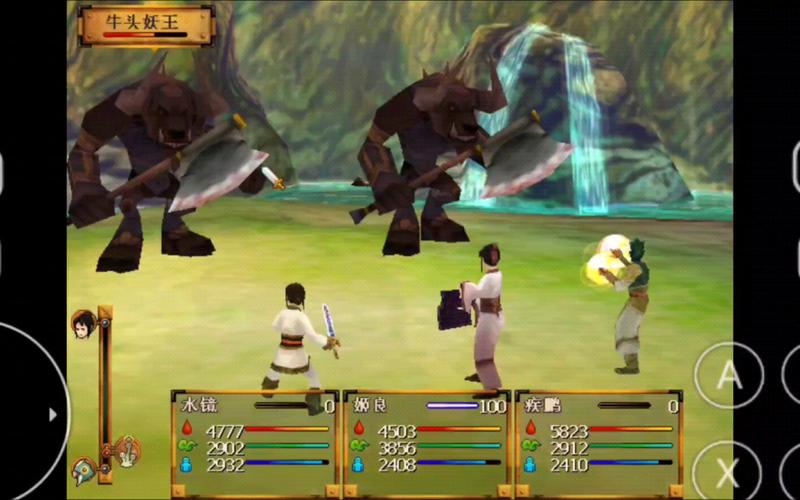Tap the emulator's on-screen A button
This screenshot has height=500, width=800.
click(729, 377)
